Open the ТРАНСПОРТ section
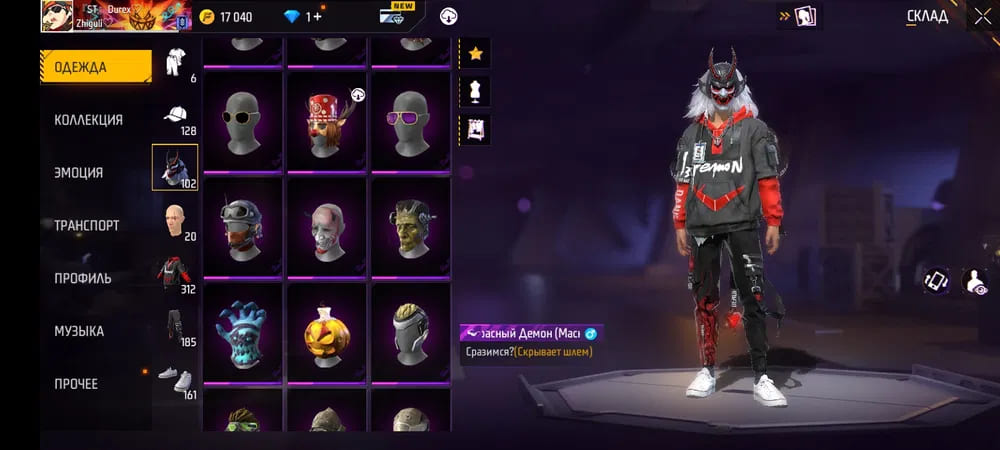 87,225
